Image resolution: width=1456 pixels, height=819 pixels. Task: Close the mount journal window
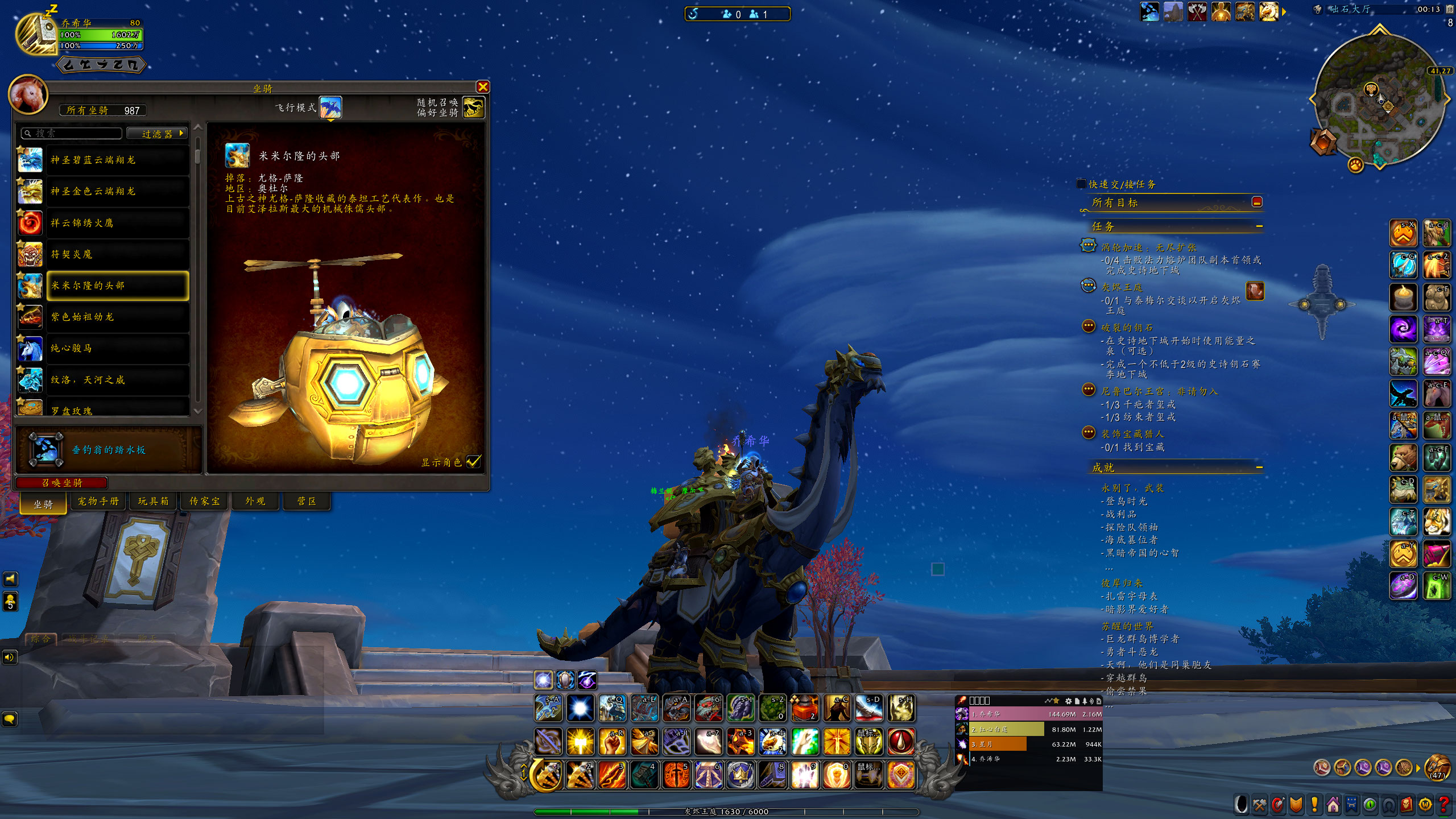tap(483, 86)
